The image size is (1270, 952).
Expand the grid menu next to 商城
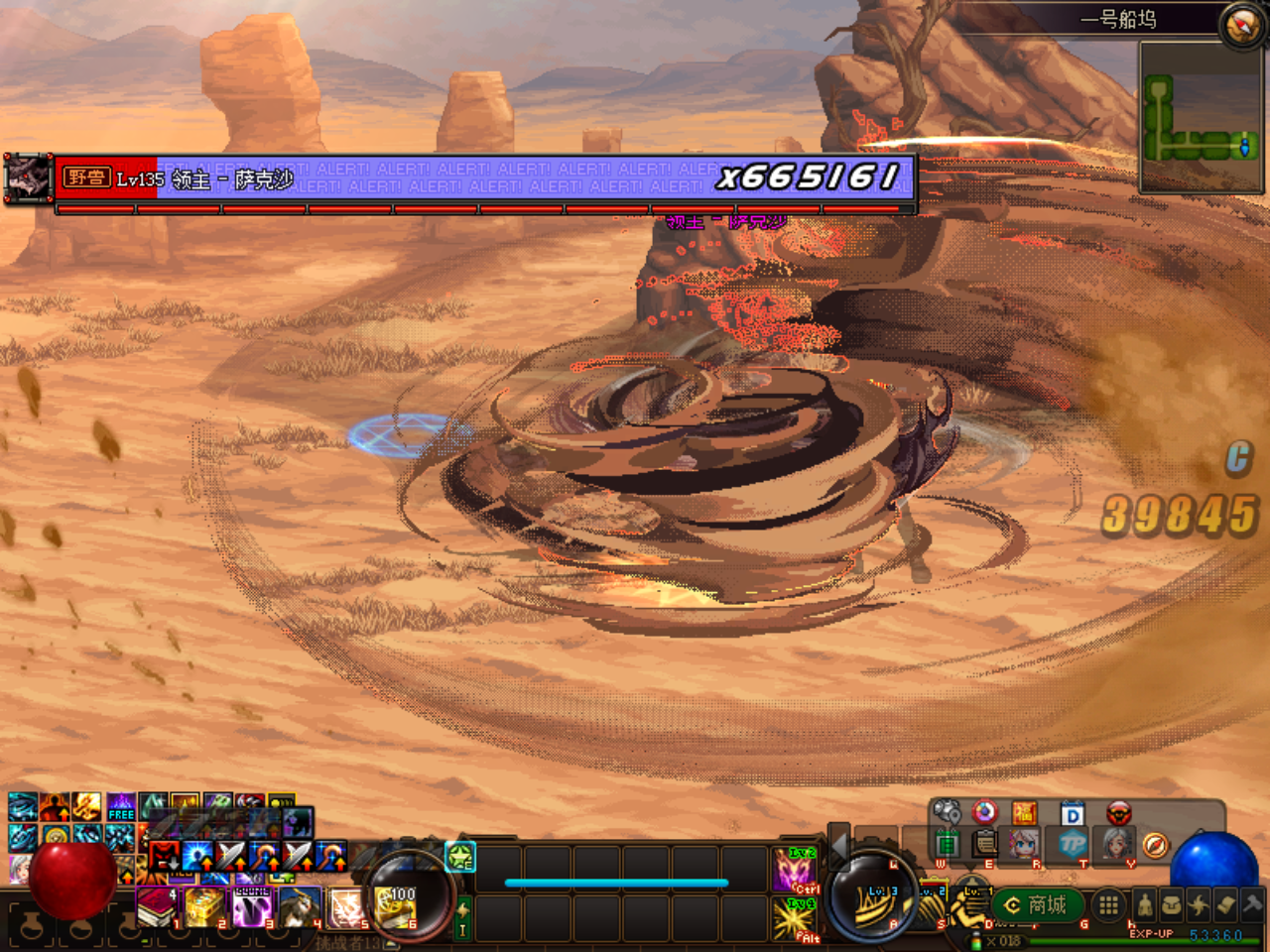(x=1107, y=905)
